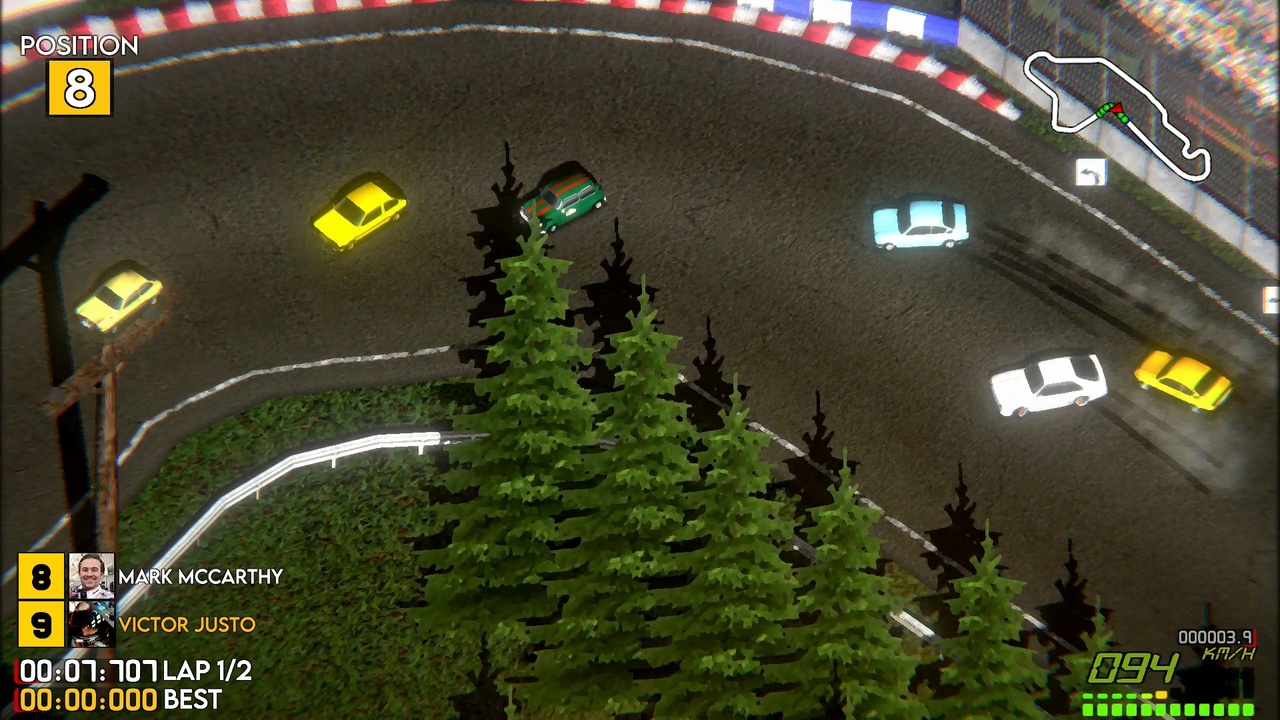The image size is (1280, 720).
Task: Toggle the green rev segment beside the orange one
Action: [1147, 695]
